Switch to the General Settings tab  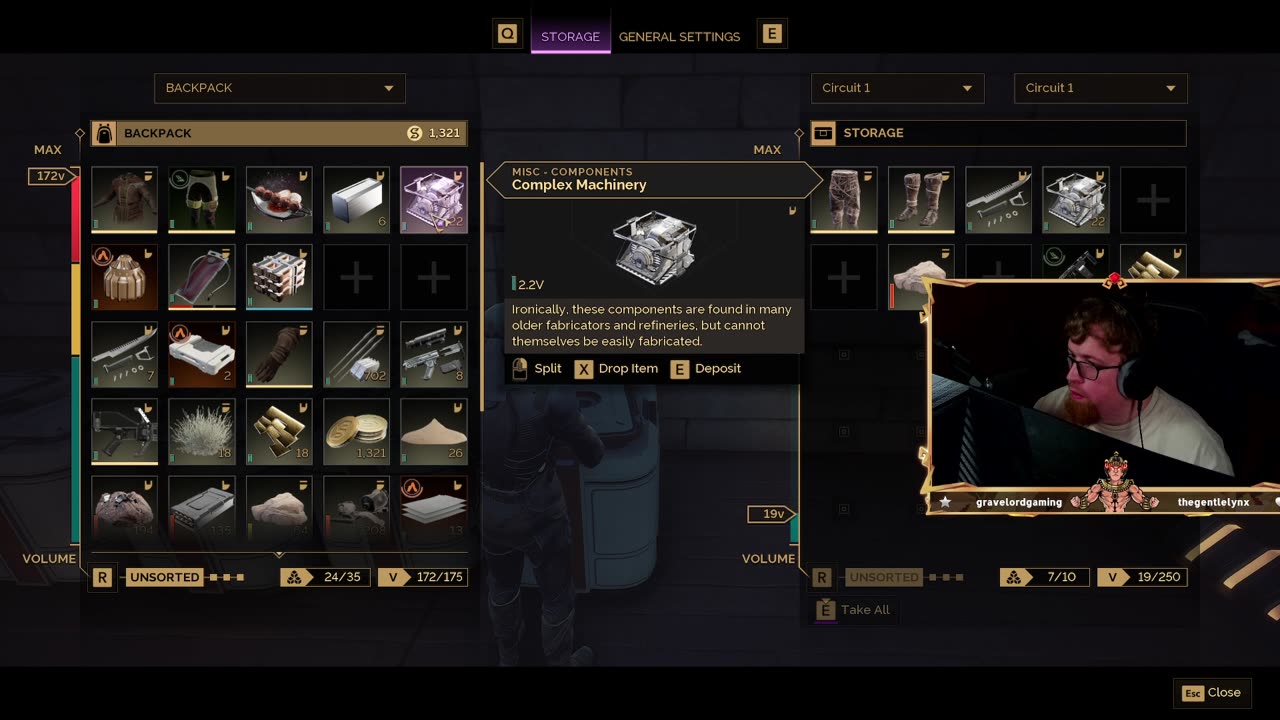tap(679, 36)
